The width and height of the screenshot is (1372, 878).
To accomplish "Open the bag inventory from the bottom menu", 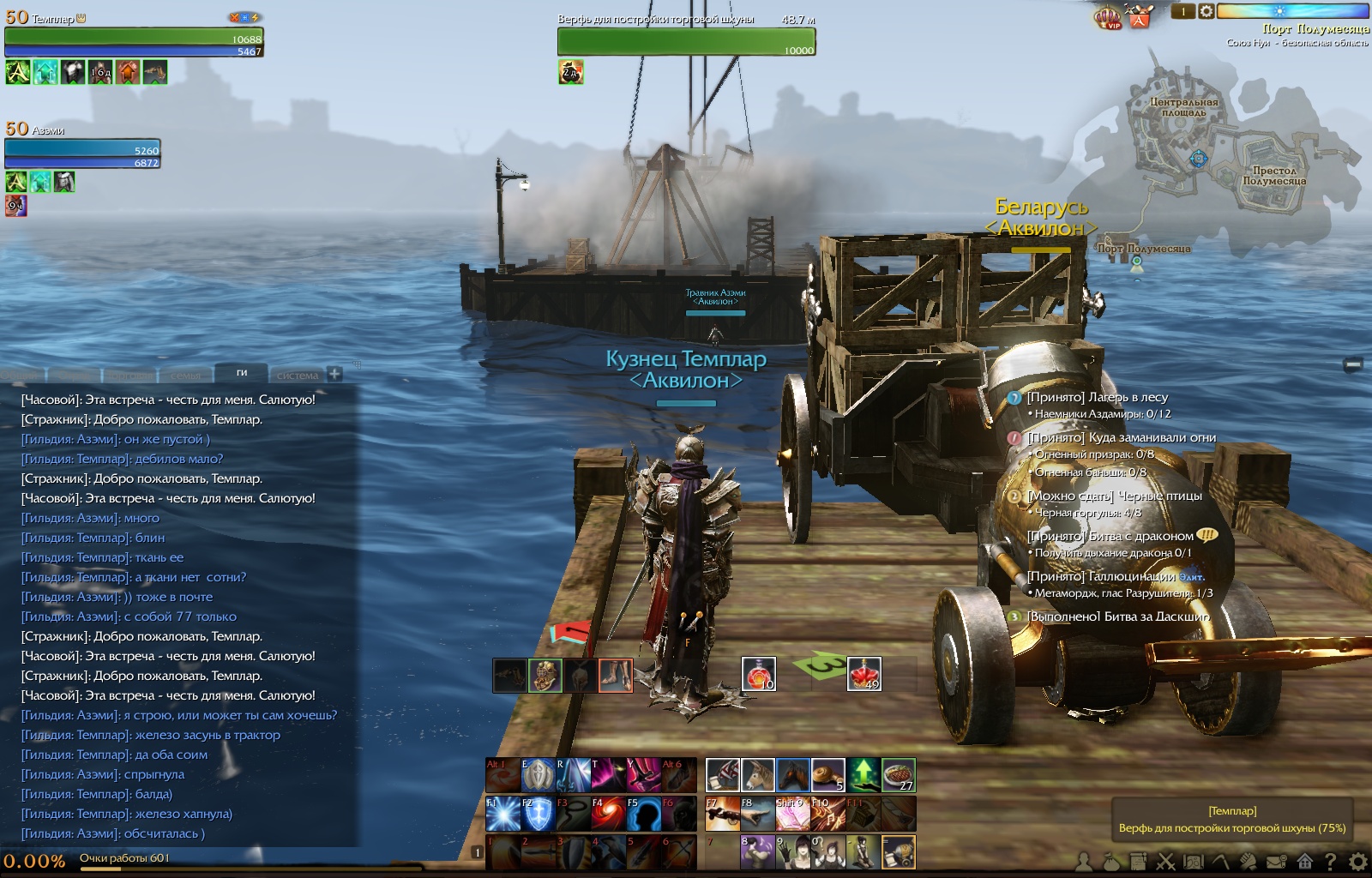I will click(1111, 861).
